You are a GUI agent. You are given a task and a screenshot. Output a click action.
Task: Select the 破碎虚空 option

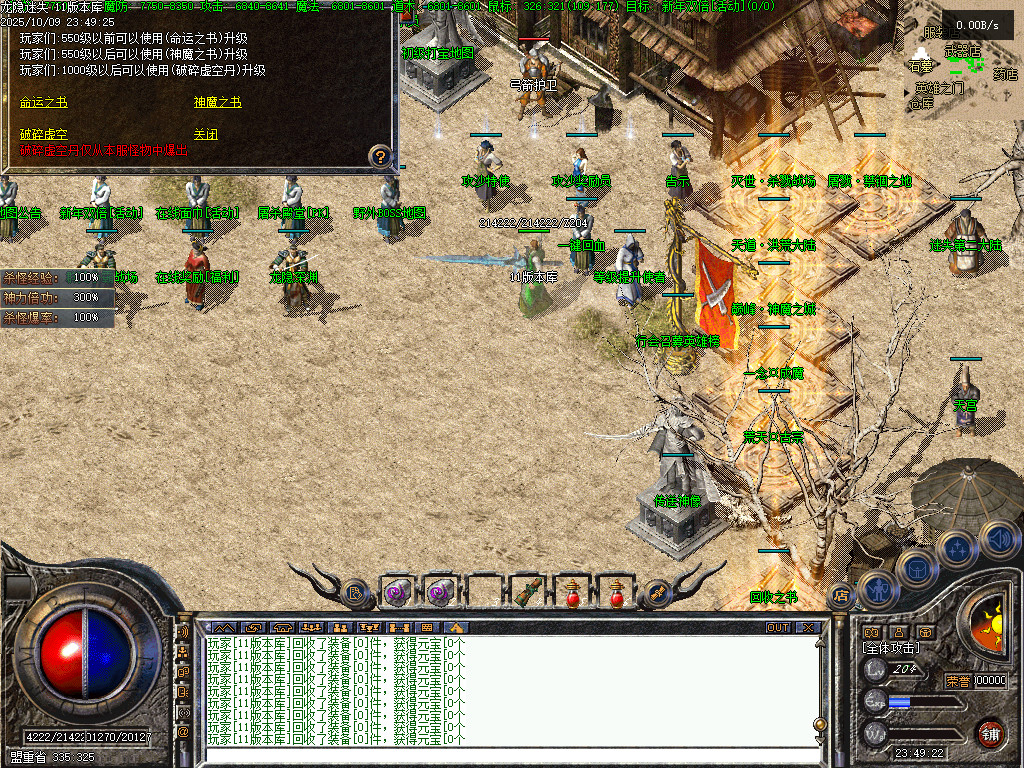pyautogui.click(x=44, y=134)
